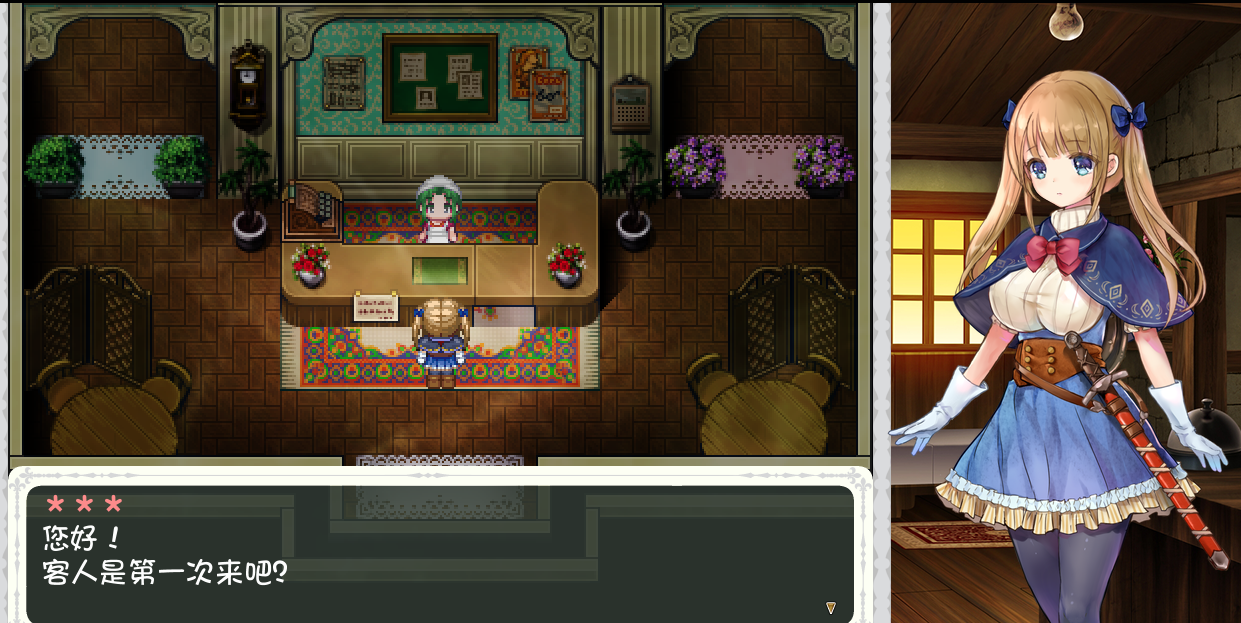Image resolution: width=1241 pixels, height=623 pixels.
Task: Click the dialogue continue arrow indicator
Action: tap(830, 607)
